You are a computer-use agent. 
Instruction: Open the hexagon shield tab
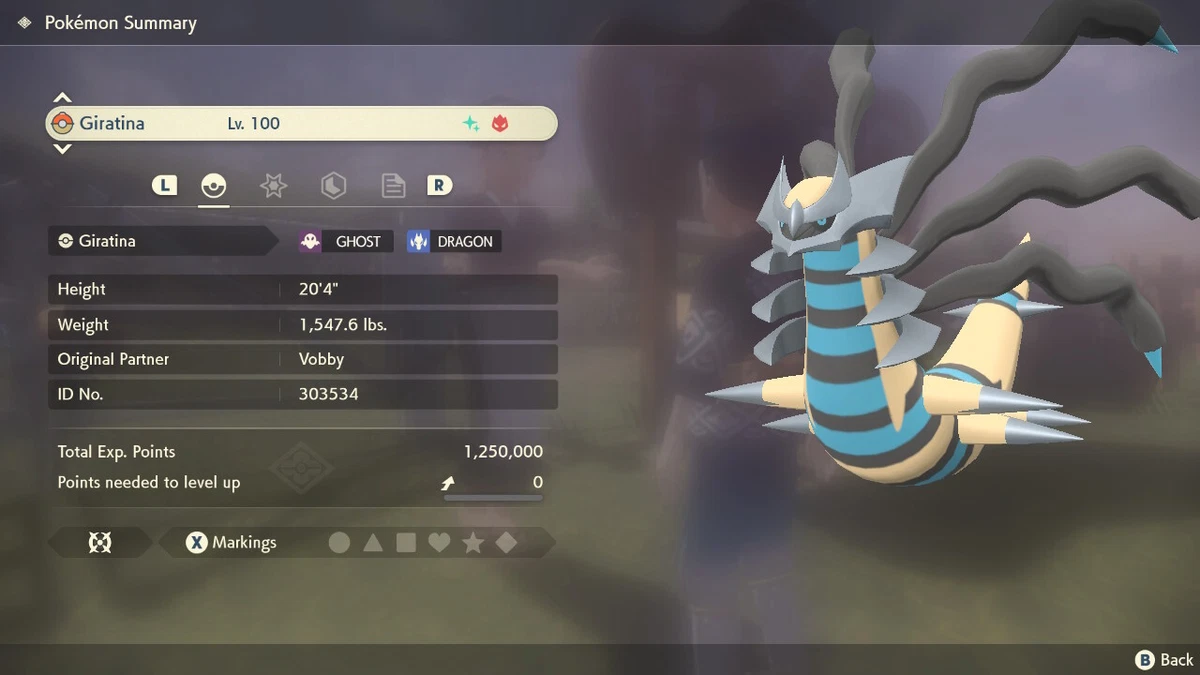[333, 185]
